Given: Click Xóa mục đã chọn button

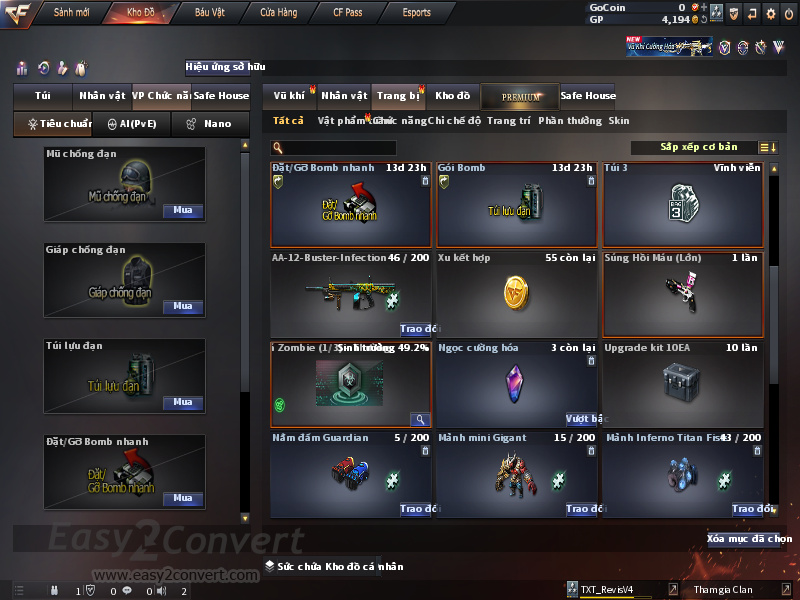Looking at the screenshot, I should [749, 539].
